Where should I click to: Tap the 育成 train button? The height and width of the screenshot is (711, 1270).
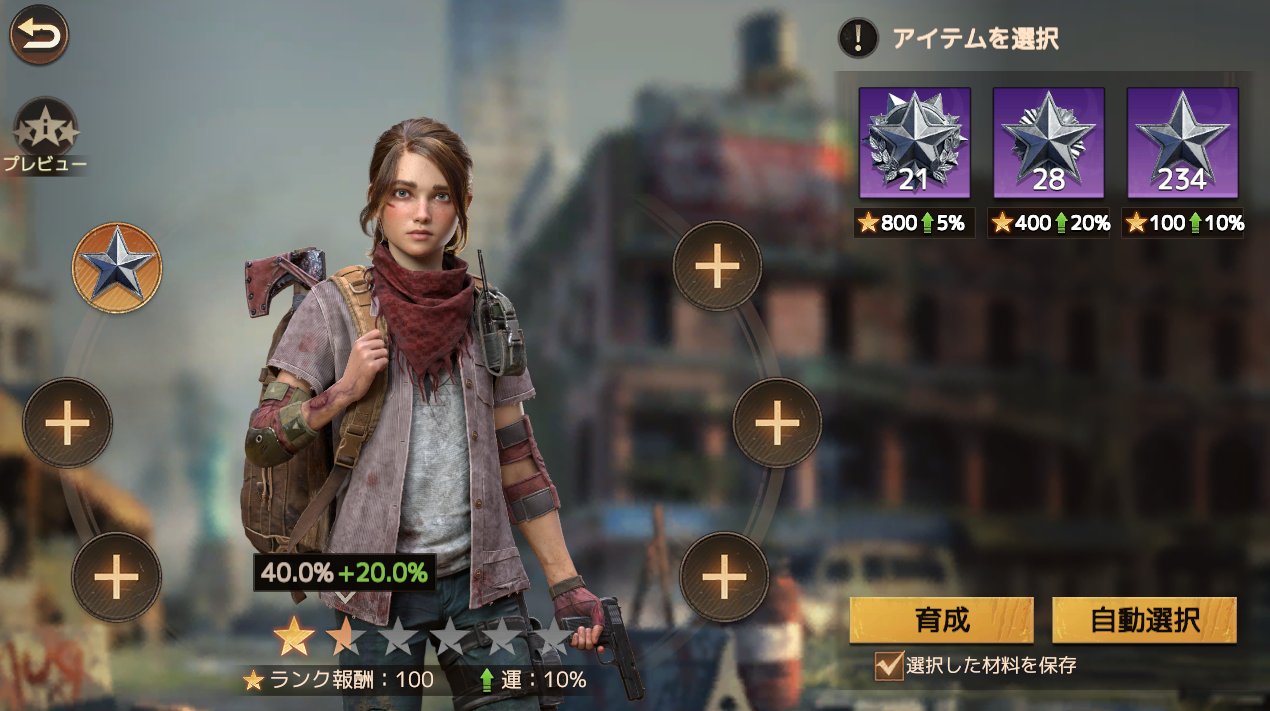941,620
